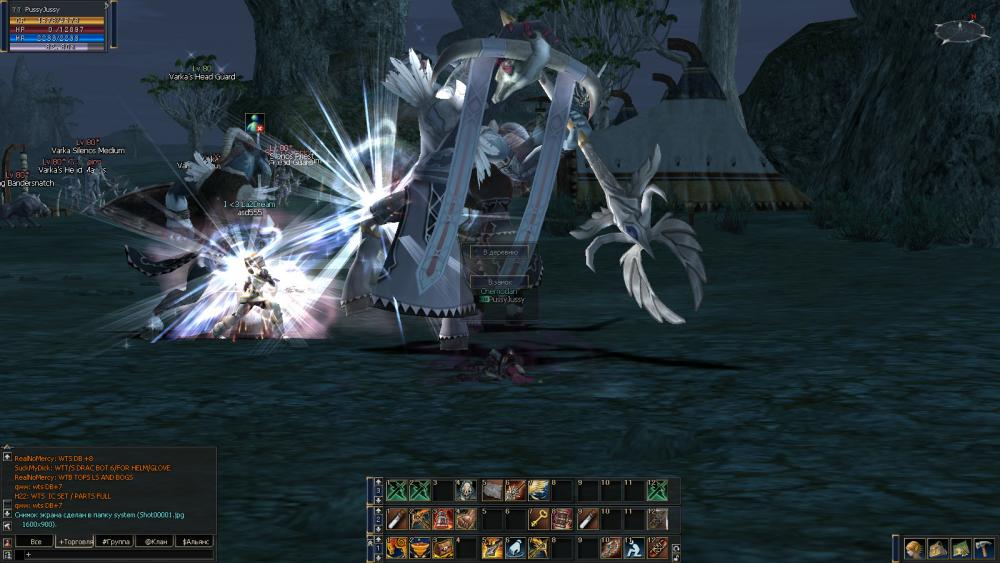Open the system menu hammer icon

tap(983, 548)
